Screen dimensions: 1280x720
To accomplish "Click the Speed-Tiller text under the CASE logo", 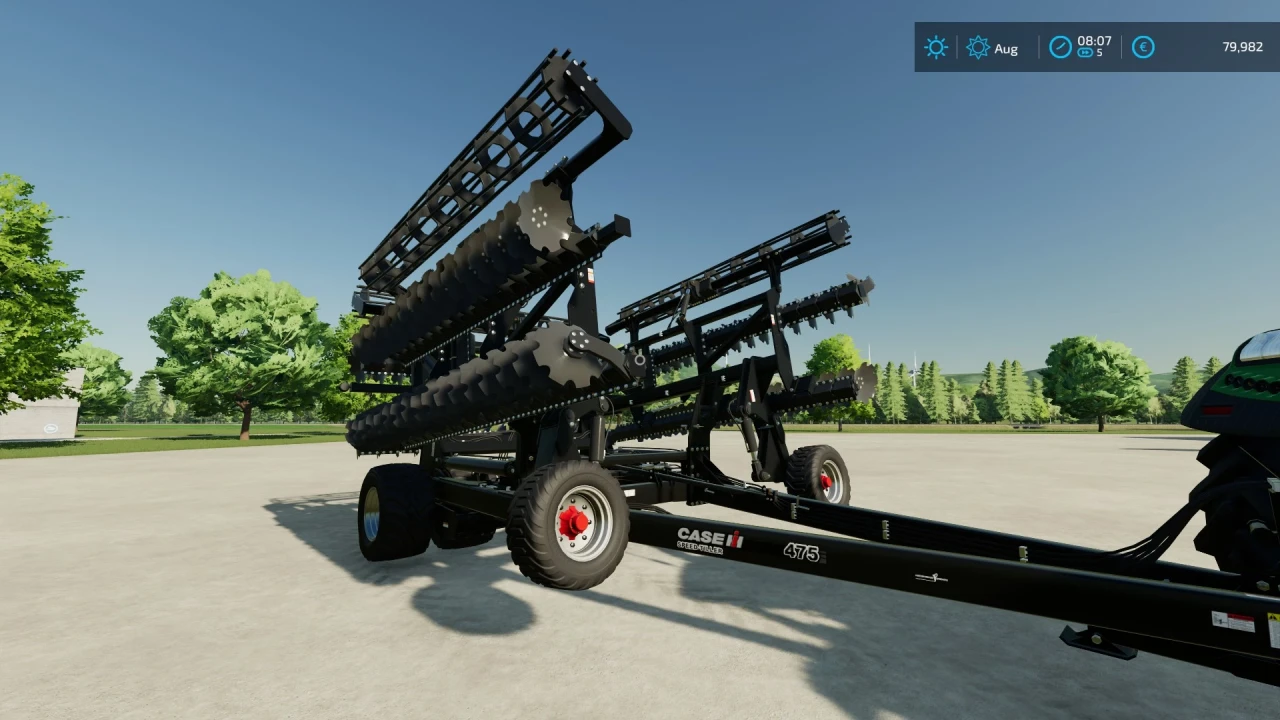I will click(x=699, y=548).
